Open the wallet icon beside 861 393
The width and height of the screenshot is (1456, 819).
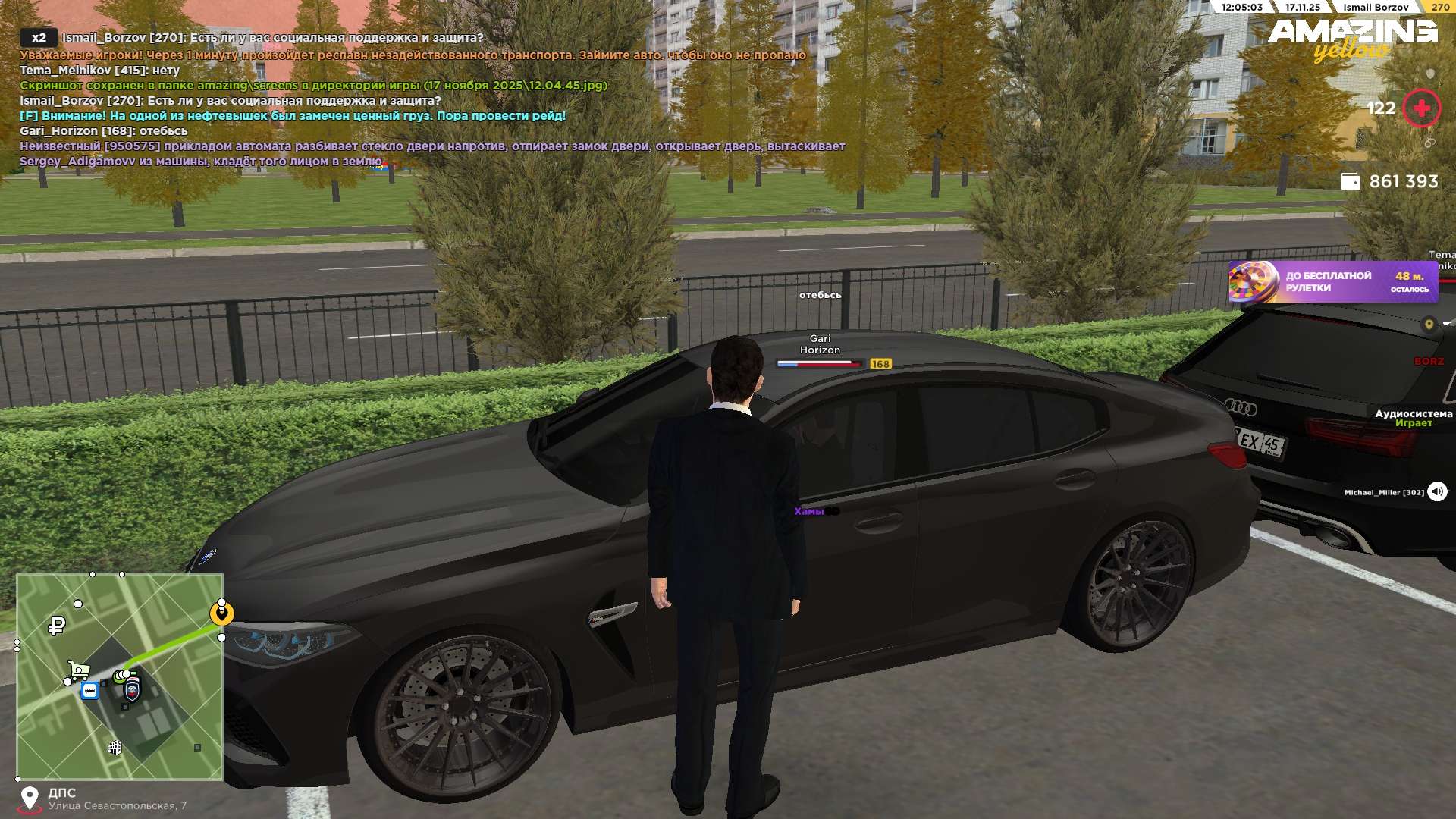click(1350, 181)
